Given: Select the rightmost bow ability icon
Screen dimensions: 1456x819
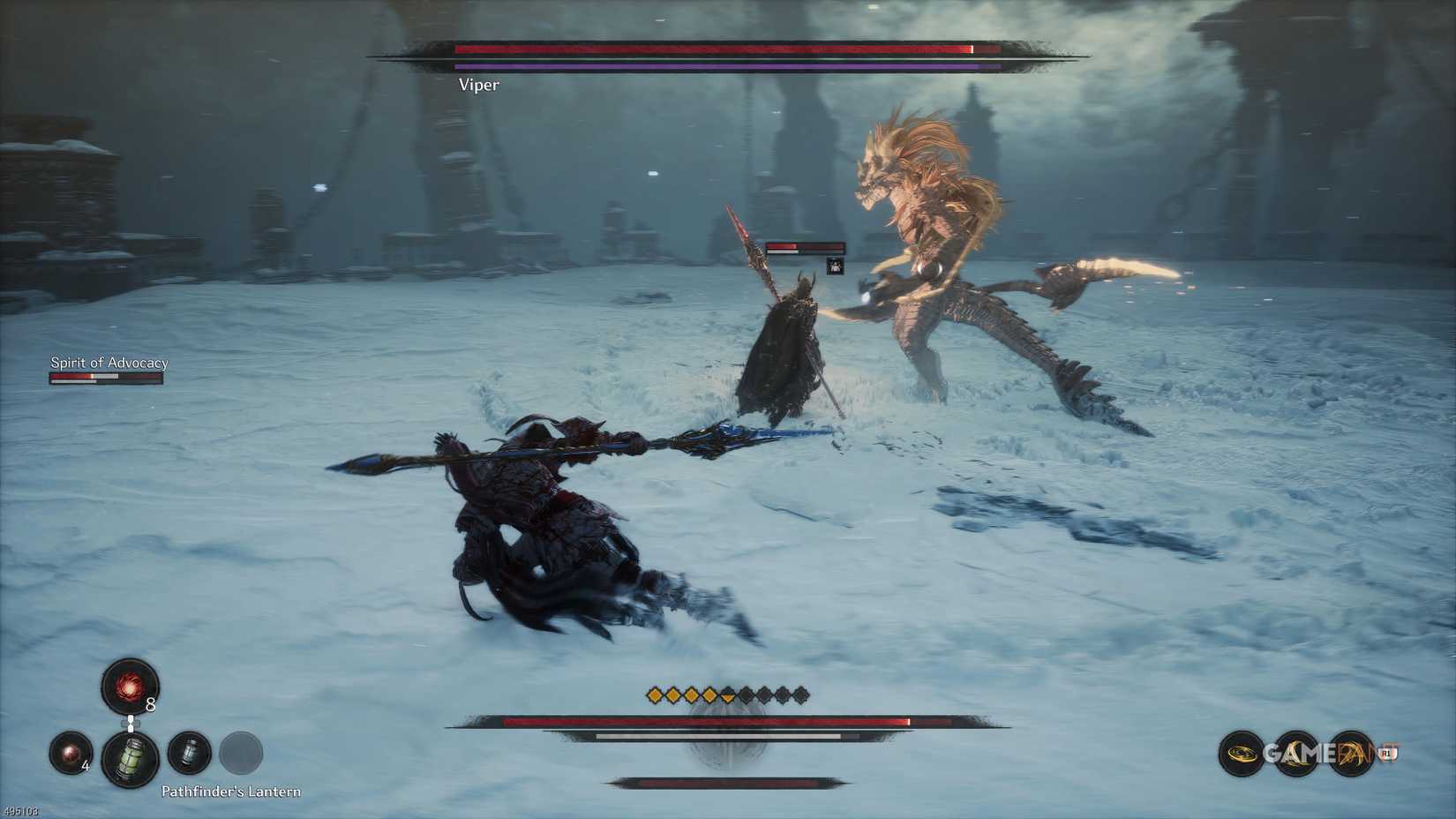Looking at the screenshot, I should point(1350,754).
